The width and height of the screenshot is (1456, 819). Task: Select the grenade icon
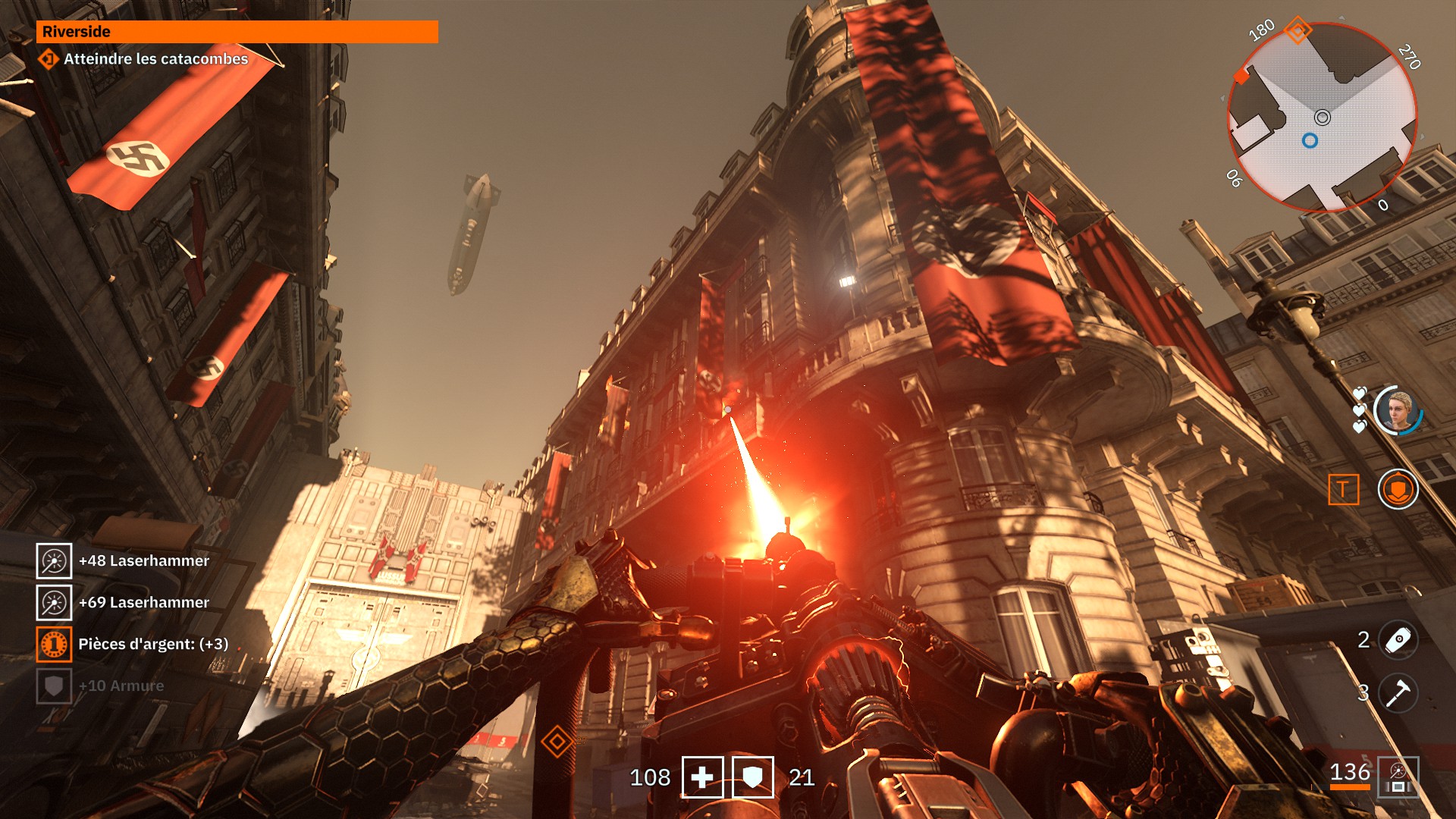[1398, 640]
